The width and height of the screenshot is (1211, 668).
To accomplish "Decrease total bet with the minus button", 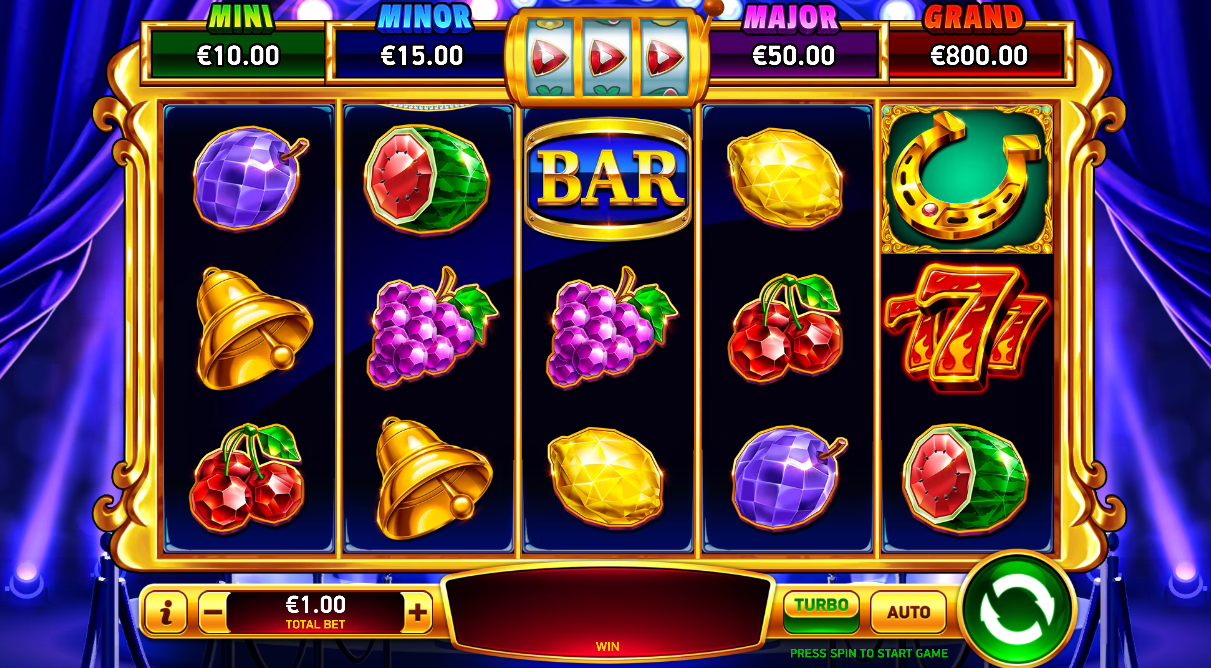I will [x=213, y=612].
